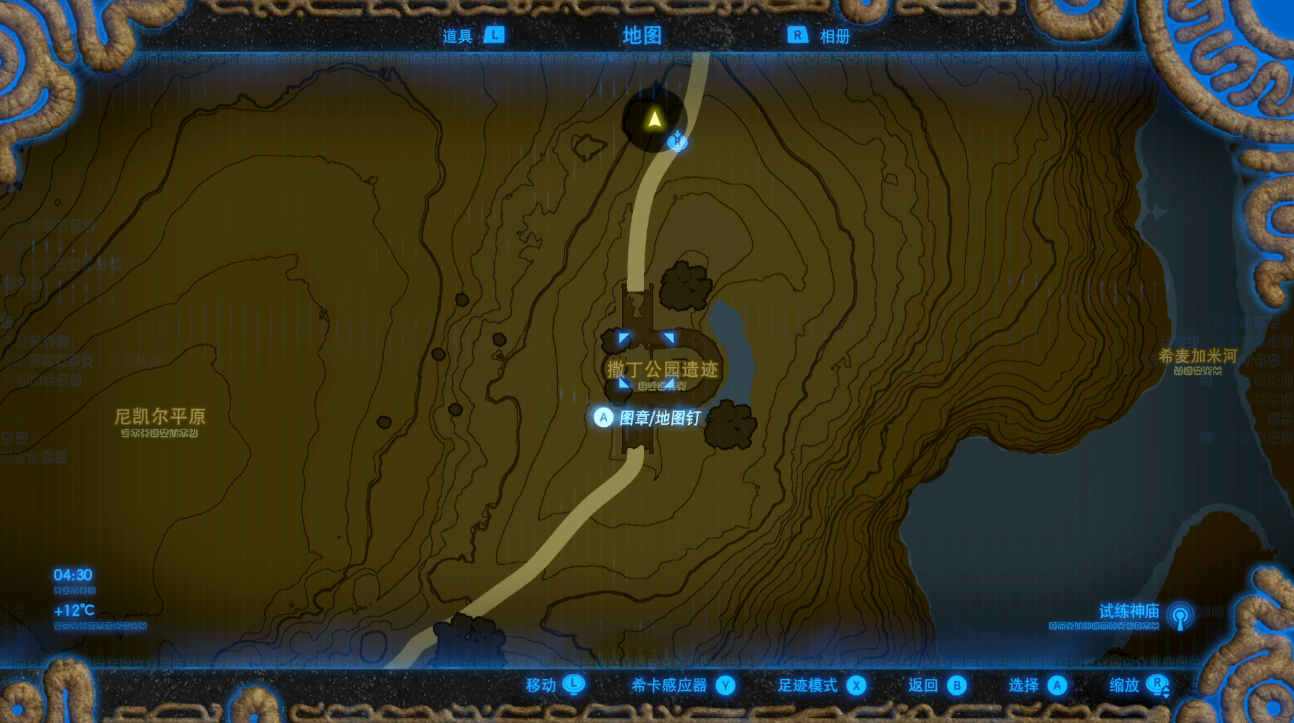The image size is (1294, 723).
Task: Select the blue marker beside the player arrow
Action: (x=677, y=141)
